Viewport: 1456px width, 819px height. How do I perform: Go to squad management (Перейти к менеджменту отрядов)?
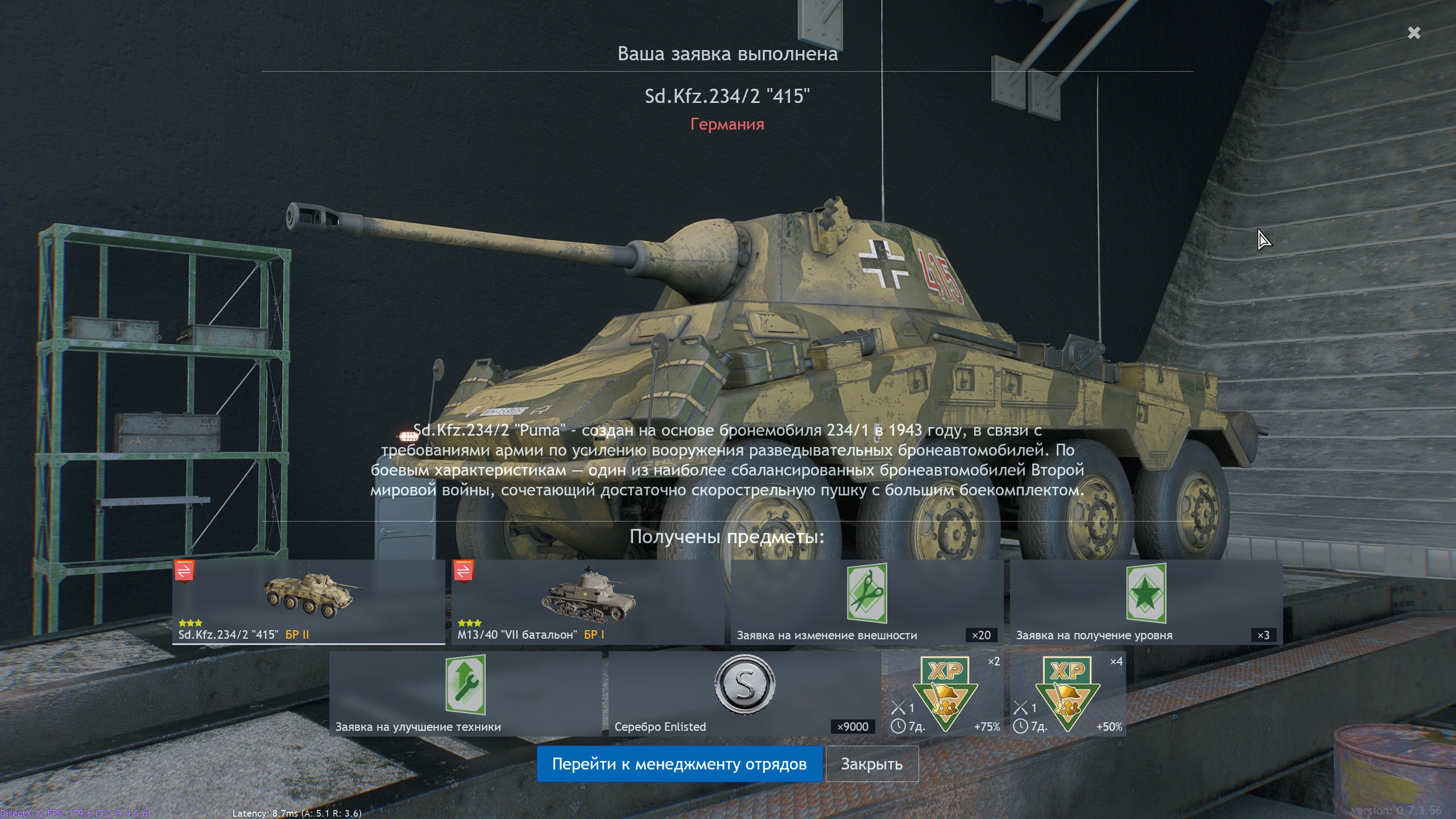[679, 764]
